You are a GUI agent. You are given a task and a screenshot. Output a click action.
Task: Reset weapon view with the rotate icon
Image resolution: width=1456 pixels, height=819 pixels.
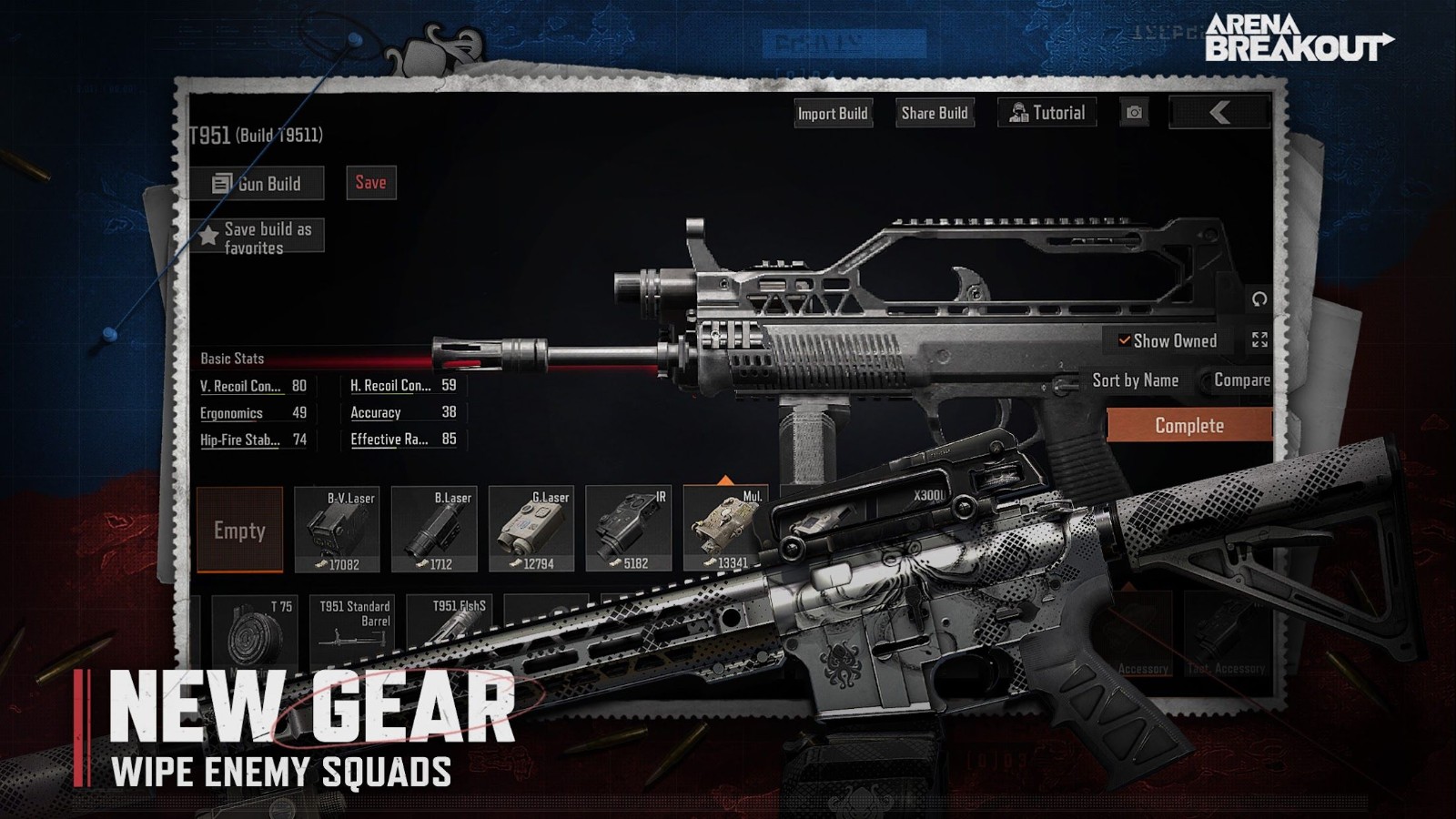[1259, 299]
